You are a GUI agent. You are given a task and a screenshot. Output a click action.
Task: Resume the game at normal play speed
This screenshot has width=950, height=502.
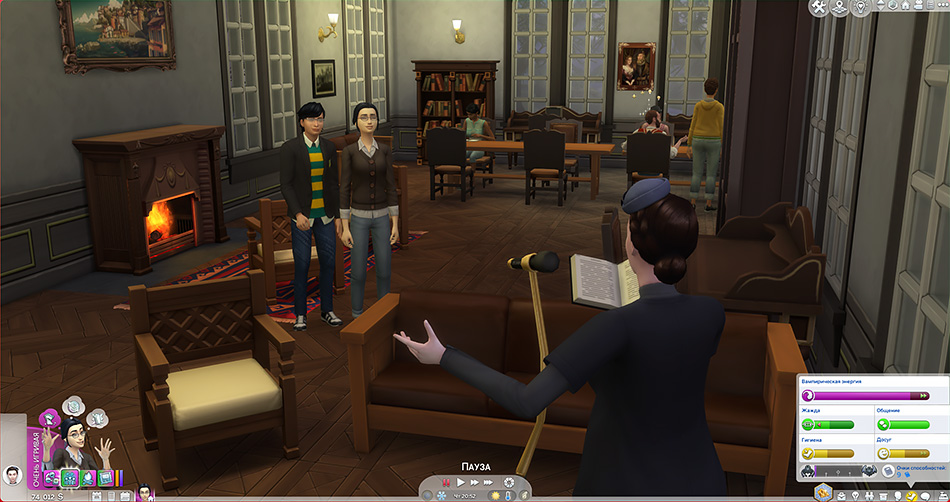pyautogui.click(x=460, y=483)
